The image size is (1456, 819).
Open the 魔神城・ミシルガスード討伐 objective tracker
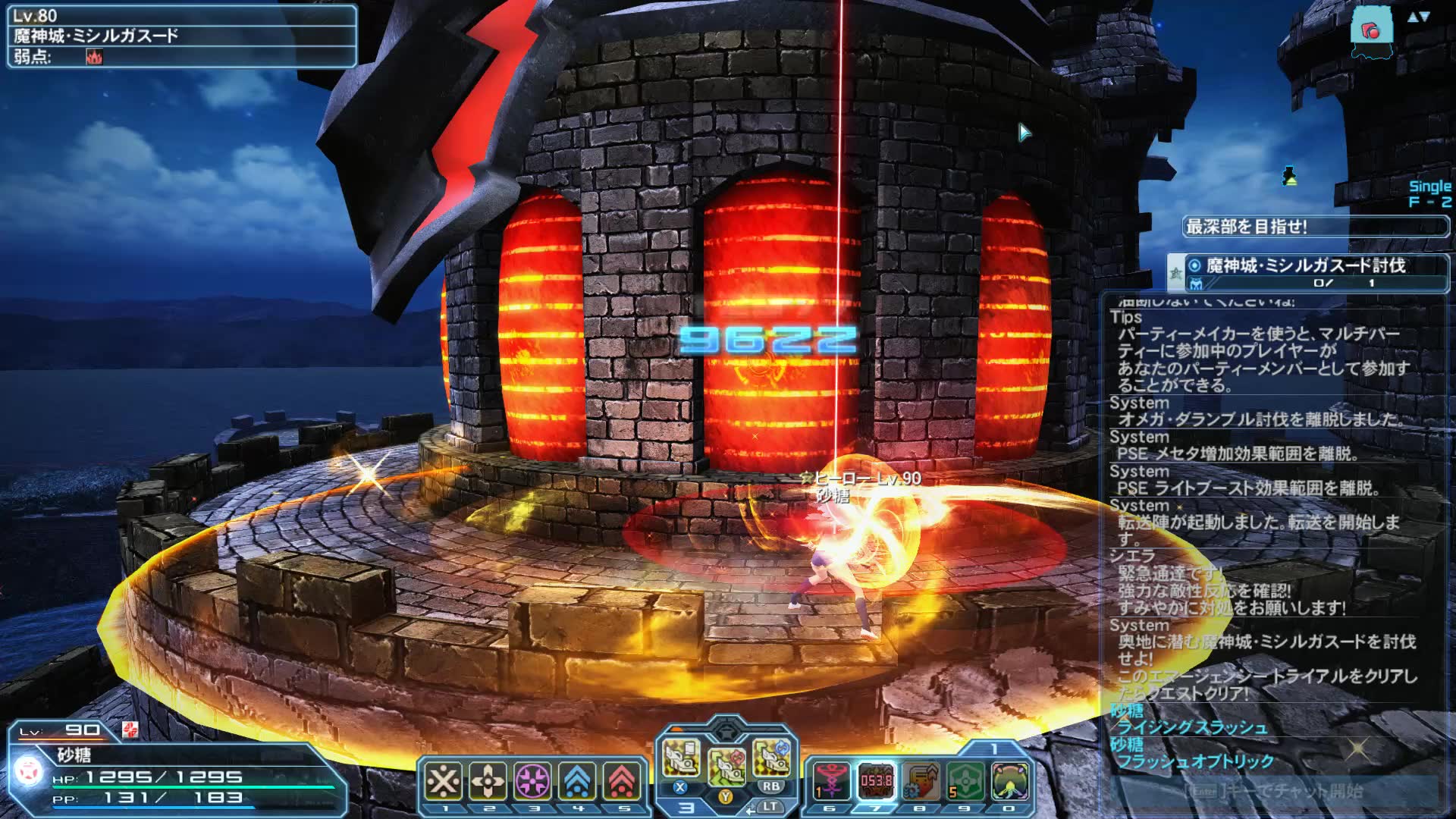tap(1308, 272)
